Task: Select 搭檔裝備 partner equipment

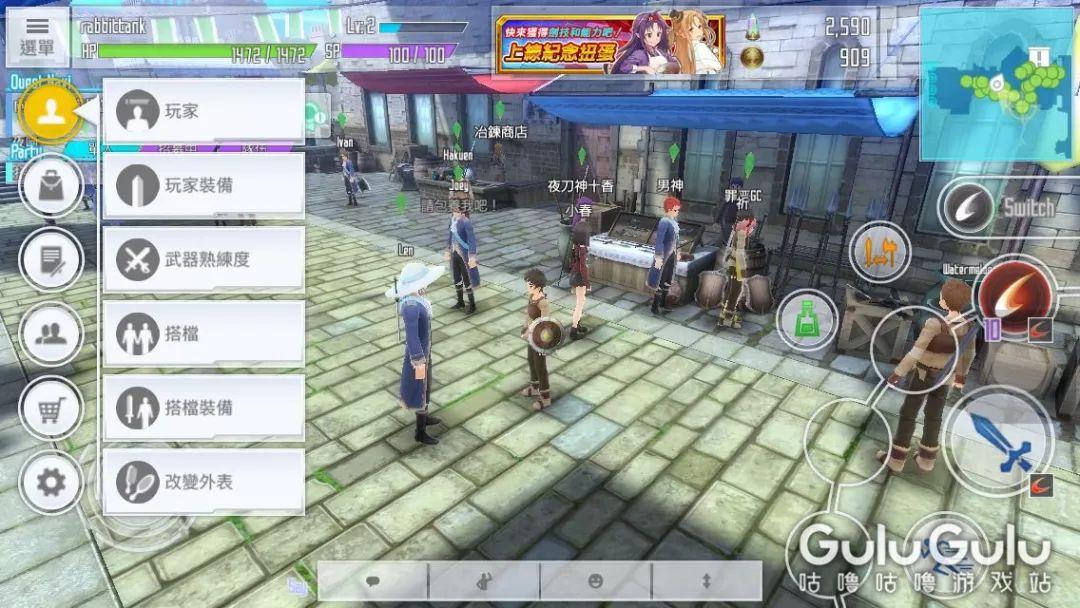Action: 204,407
